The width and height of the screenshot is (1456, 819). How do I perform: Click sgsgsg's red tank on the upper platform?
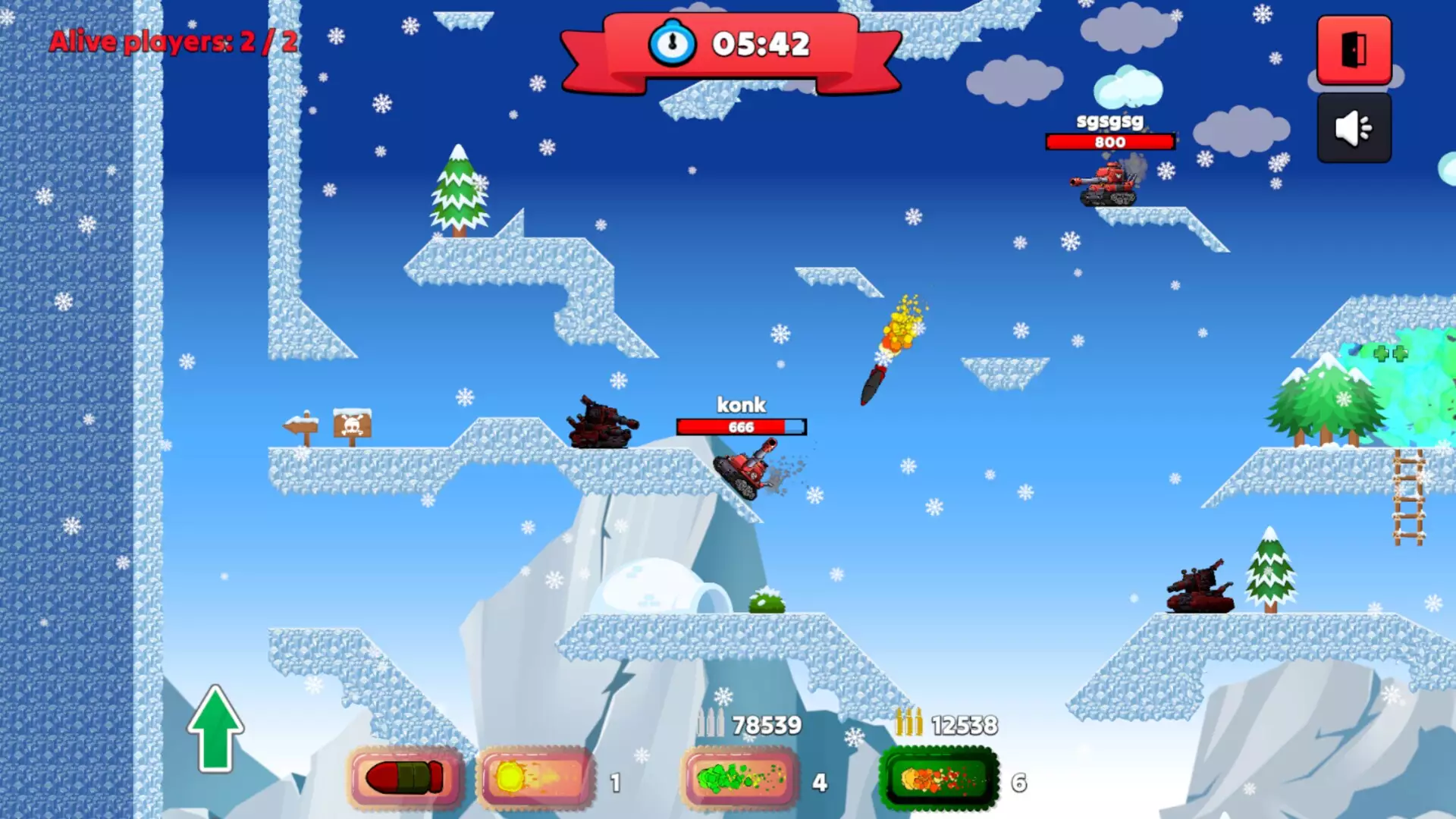(1109, 182)
